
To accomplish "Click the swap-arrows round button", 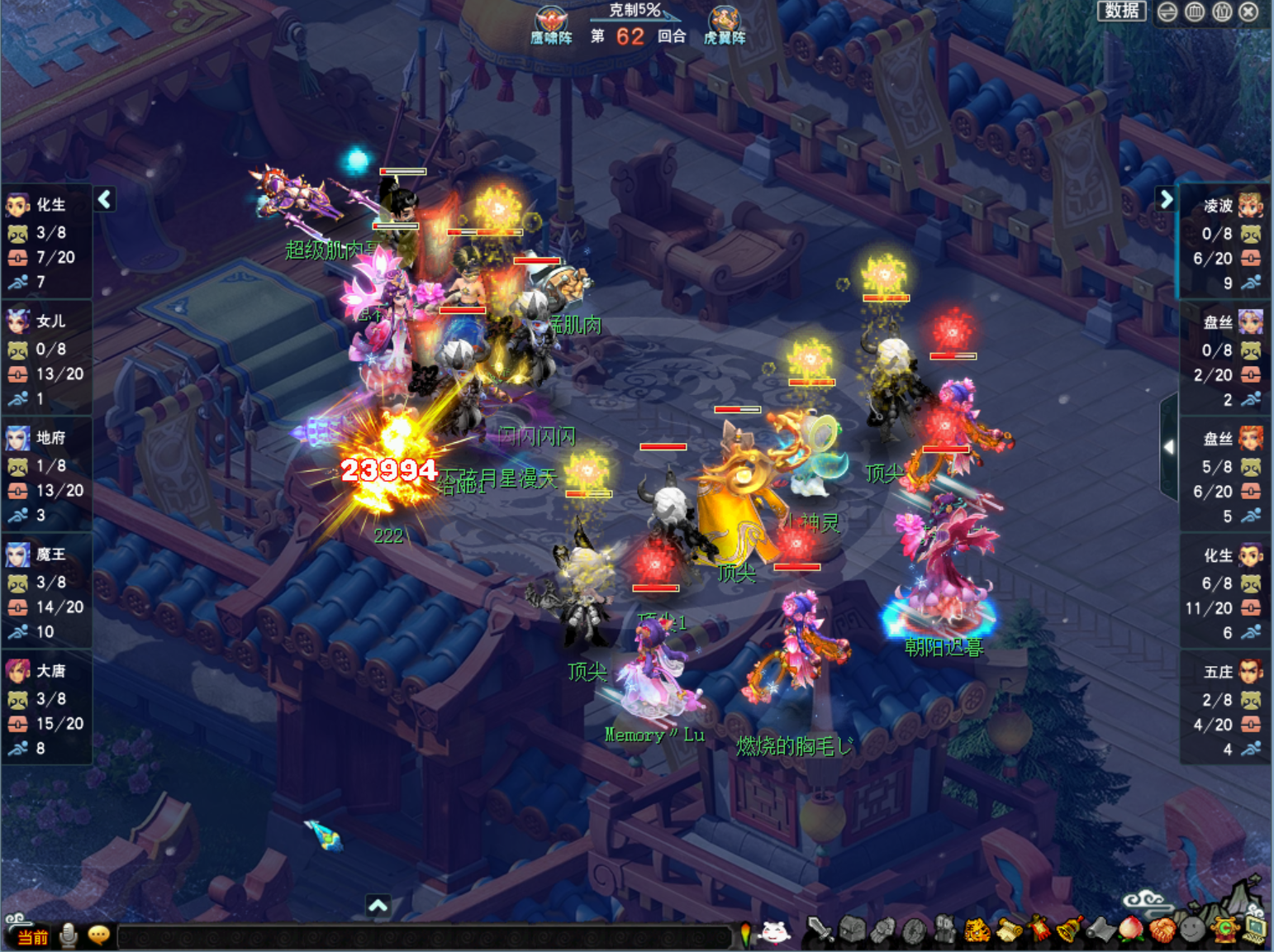I will coord(1167,12).
